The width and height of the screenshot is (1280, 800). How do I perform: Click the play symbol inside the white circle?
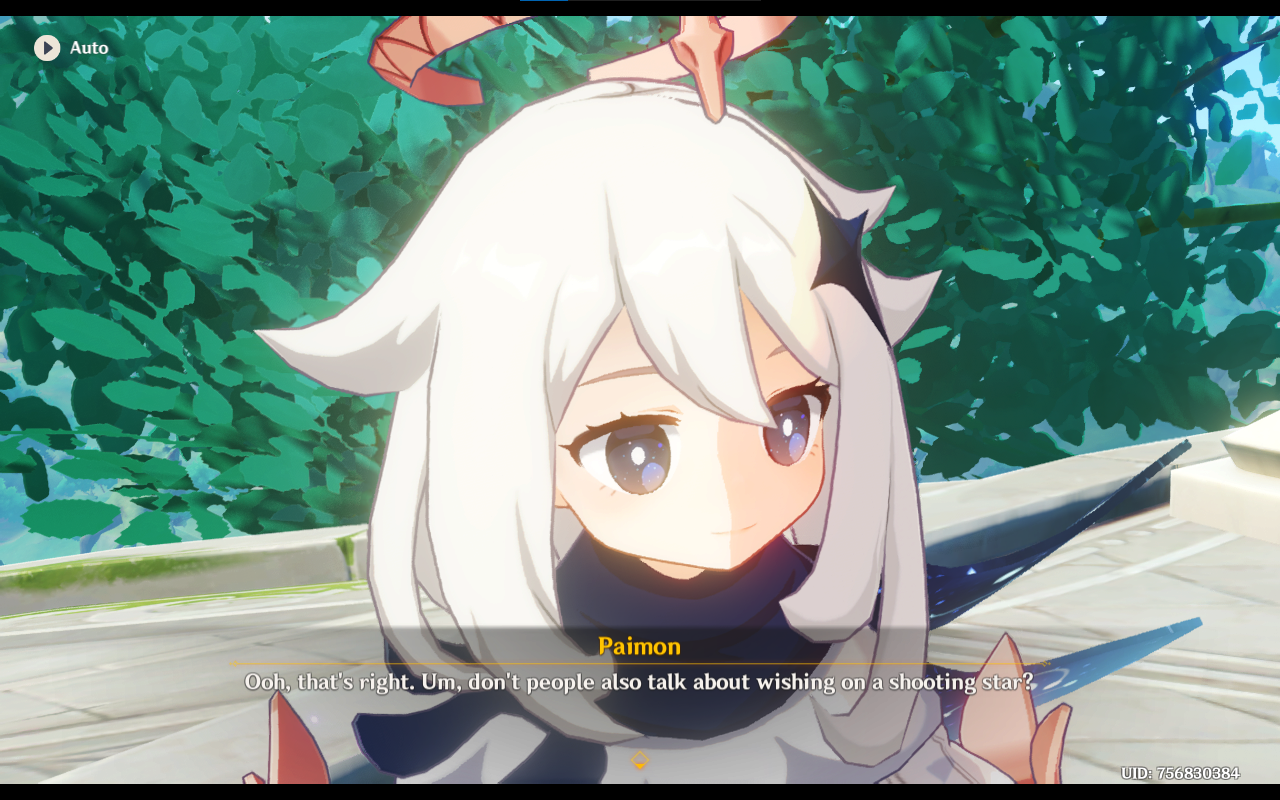pos(45,47)
